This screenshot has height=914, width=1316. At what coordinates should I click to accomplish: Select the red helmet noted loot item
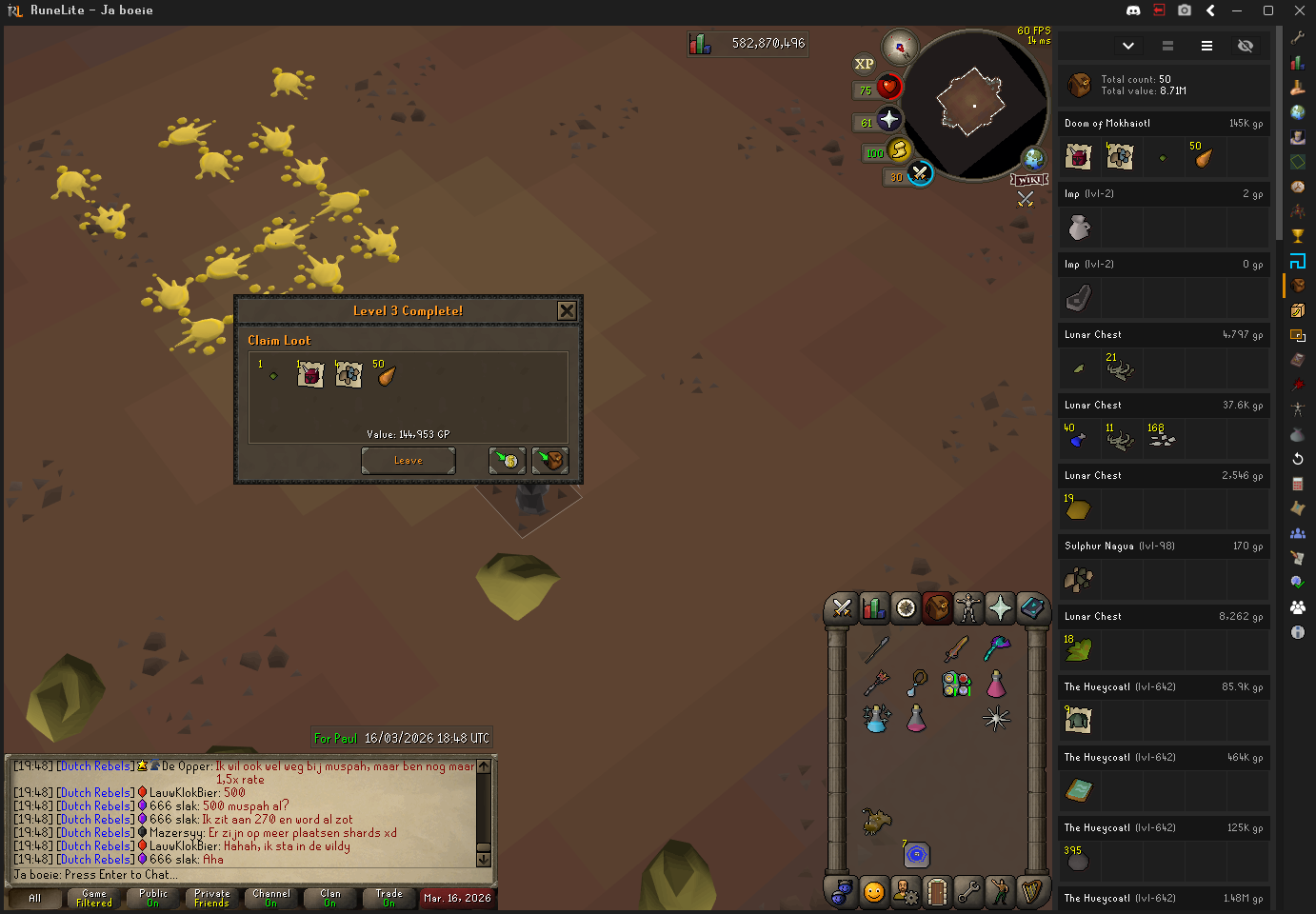coord(310,374)
